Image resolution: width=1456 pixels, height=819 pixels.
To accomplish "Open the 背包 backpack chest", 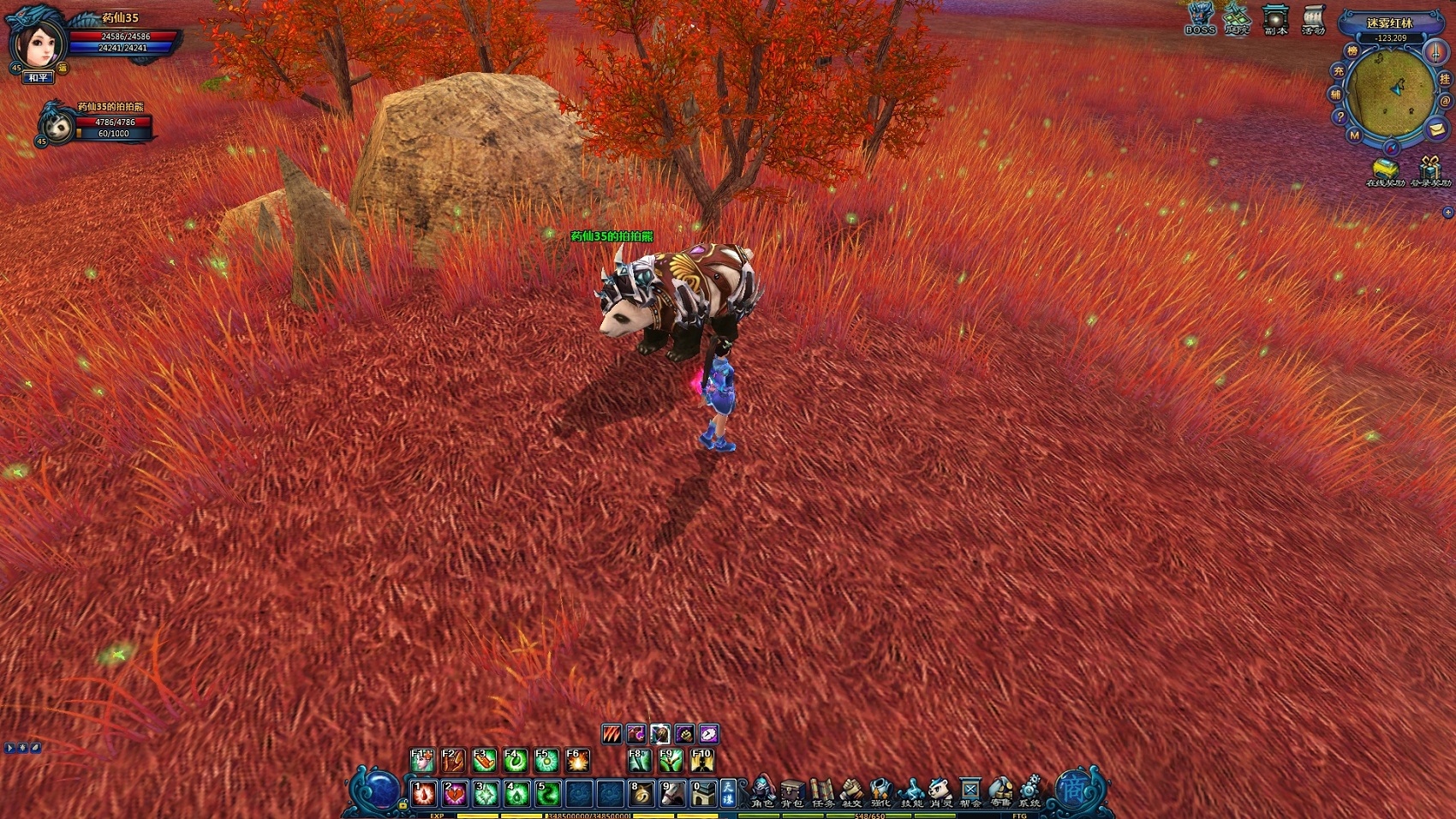I will point(792,791).
